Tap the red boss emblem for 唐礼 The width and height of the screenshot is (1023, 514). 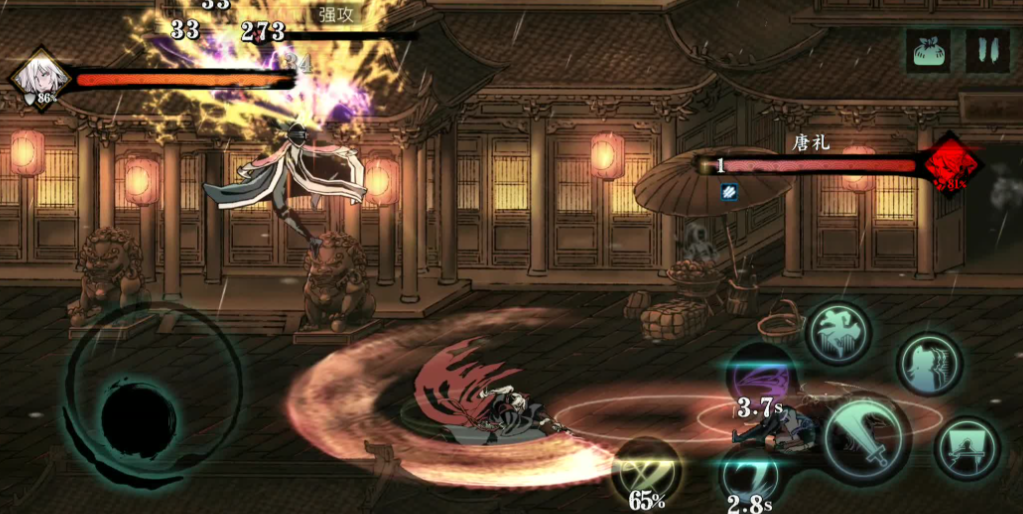pos(951,165)
